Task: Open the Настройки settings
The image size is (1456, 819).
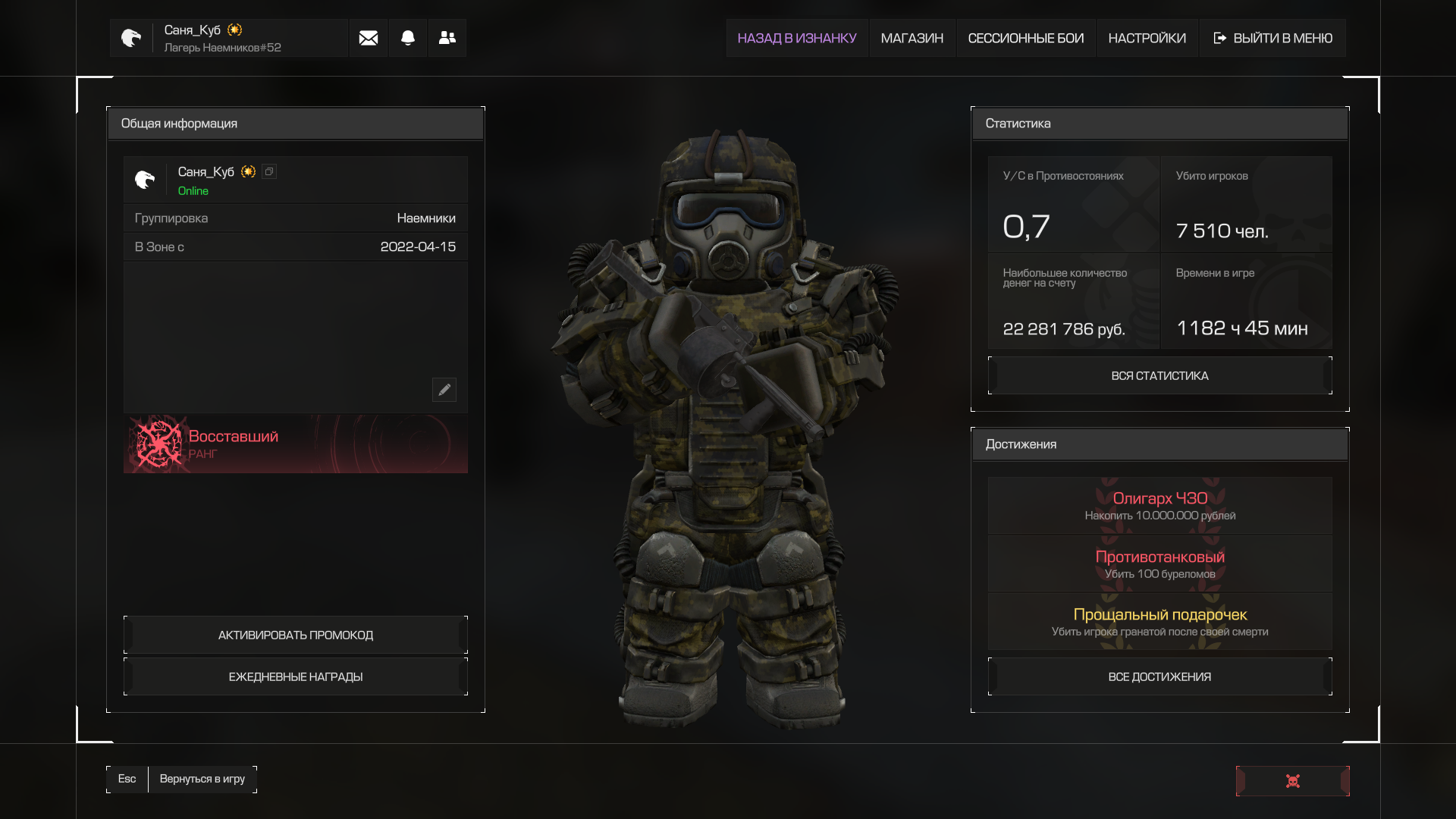Action: pyautogui.click(x=1147, y=38)
